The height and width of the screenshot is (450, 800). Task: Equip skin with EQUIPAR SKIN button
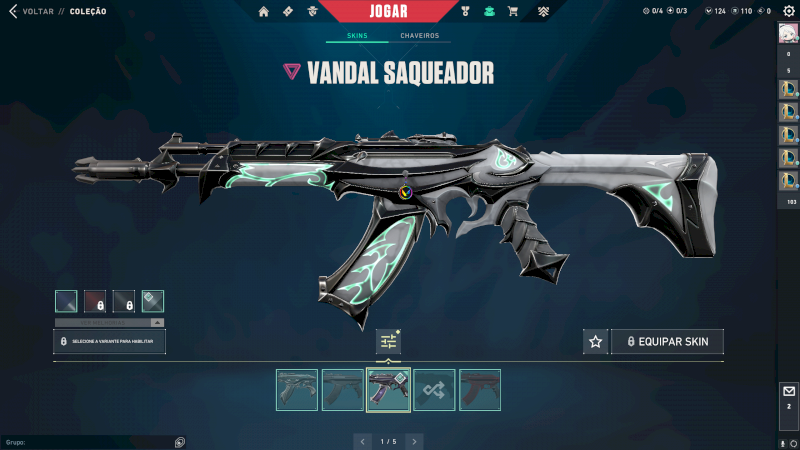(667, 342)
